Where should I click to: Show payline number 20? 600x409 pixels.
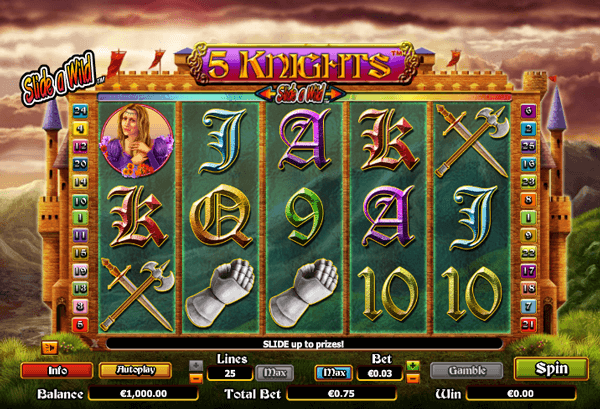tap(79, 164)
